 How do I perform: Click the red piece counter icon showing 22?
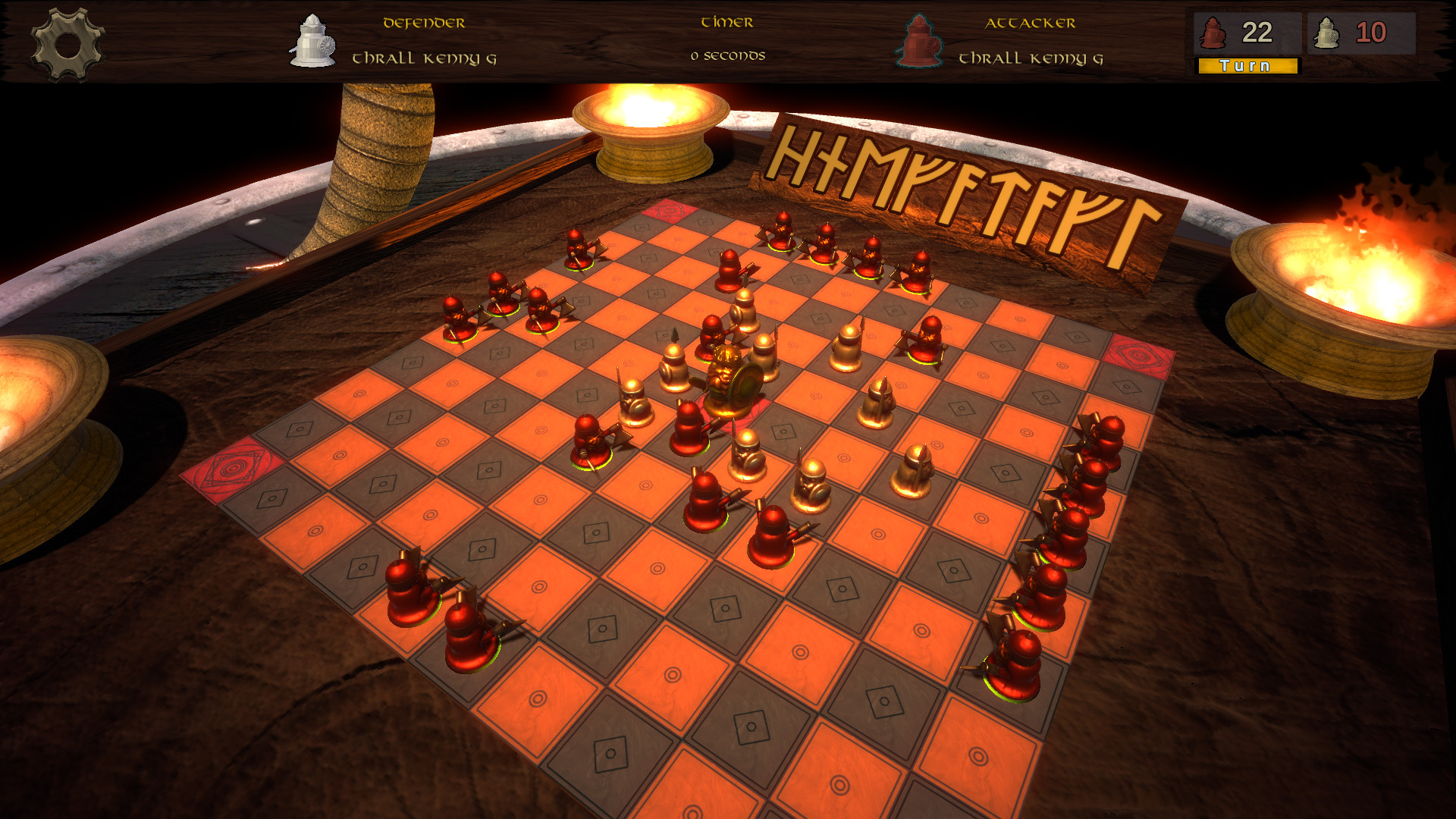[x=1212, y=33]
